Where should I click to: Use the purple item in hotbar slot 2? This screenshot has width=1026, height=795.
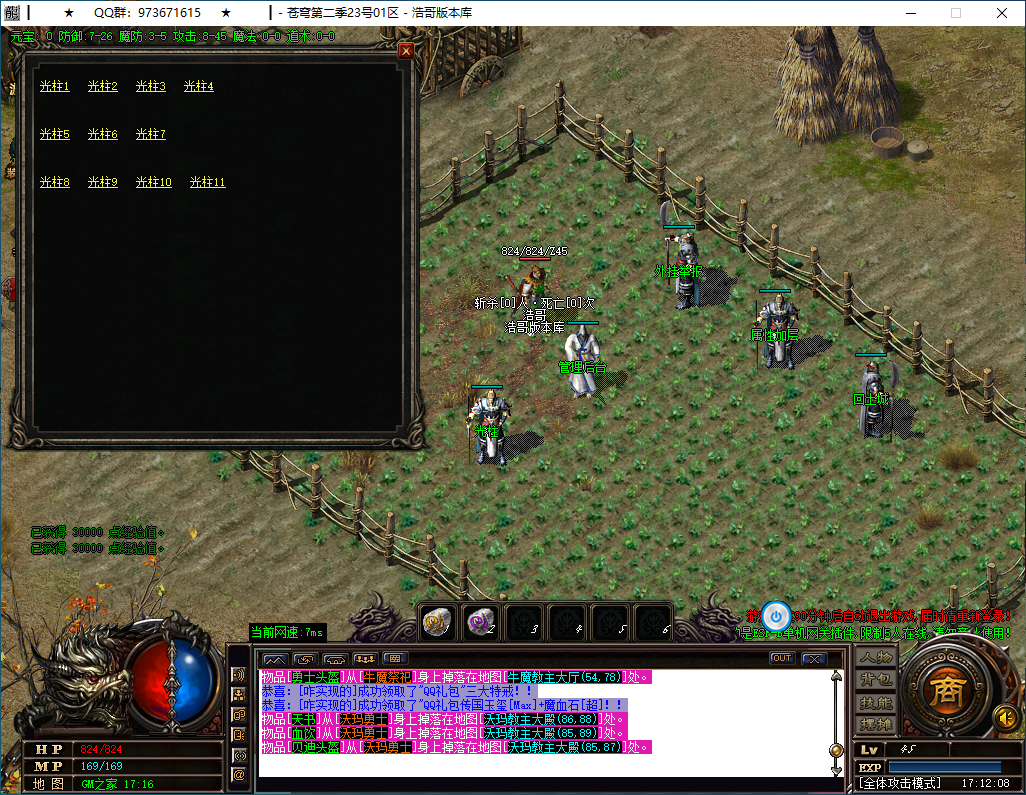coord(481,621)
